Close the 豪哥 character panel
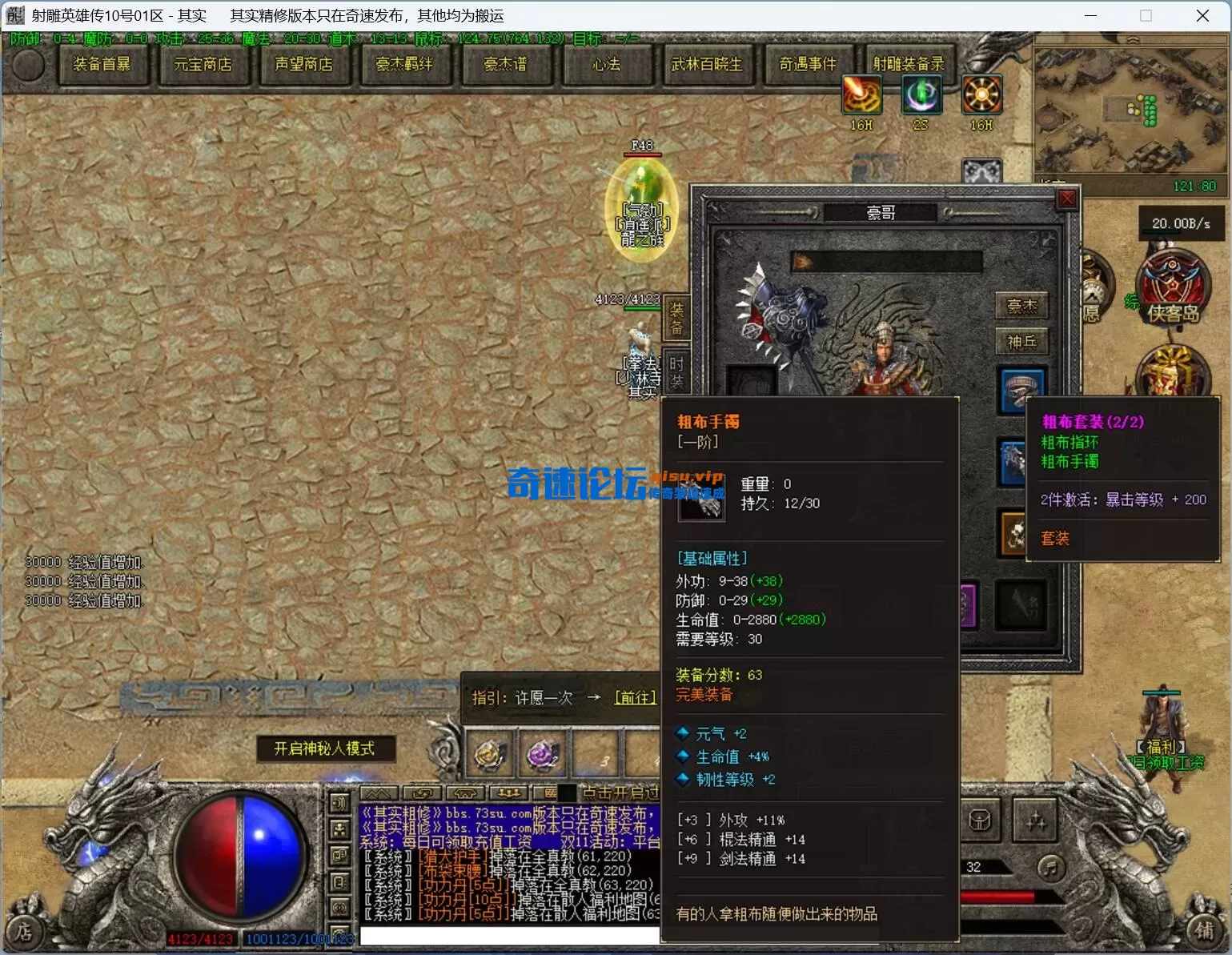The height and width of the screenshot is (955, 1232). click(x=1067, y=199)
